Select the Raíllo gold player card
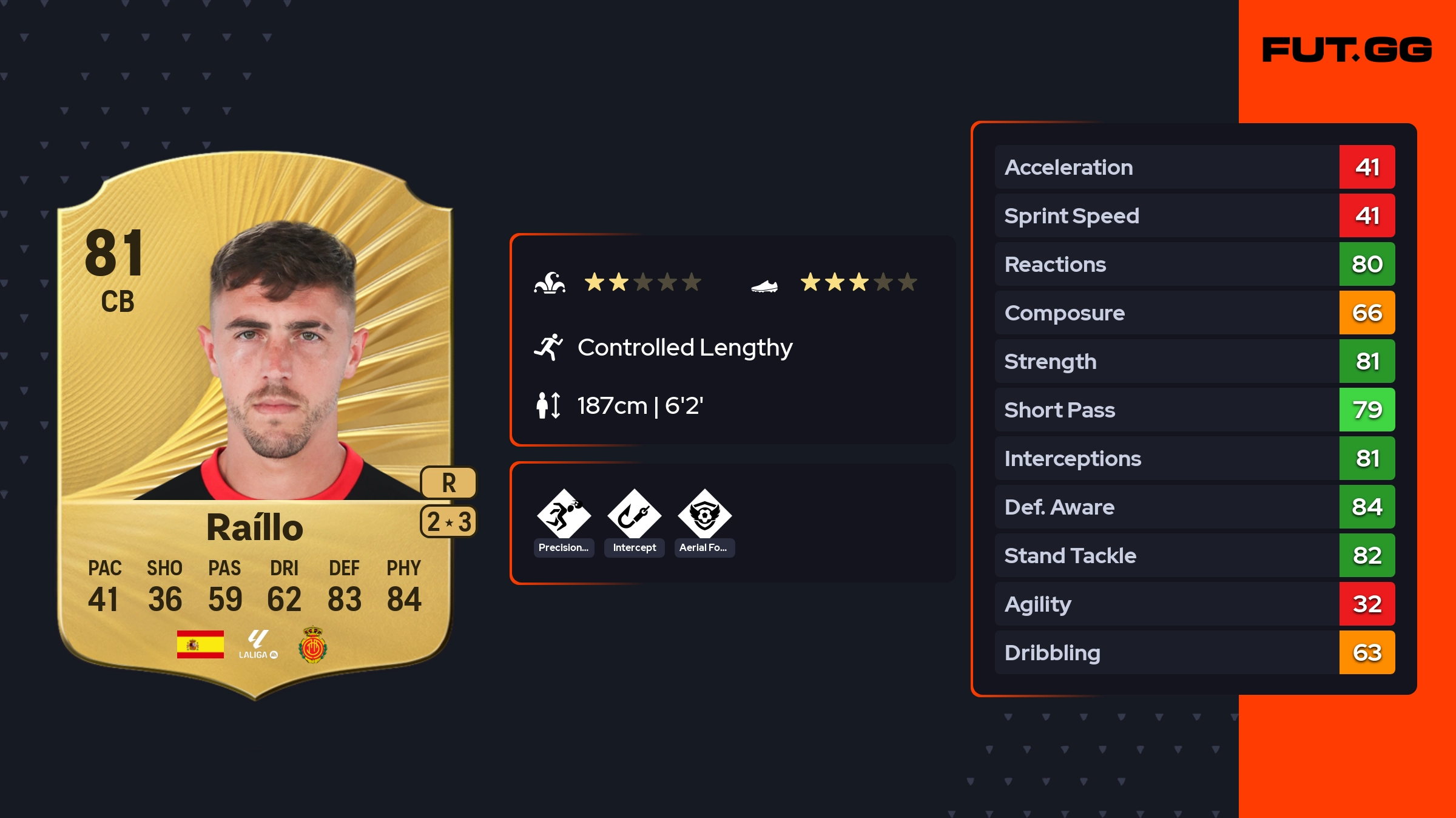The width and height of the screenshot is (1456, 818). pyautogui.click(x=255, y=425)
